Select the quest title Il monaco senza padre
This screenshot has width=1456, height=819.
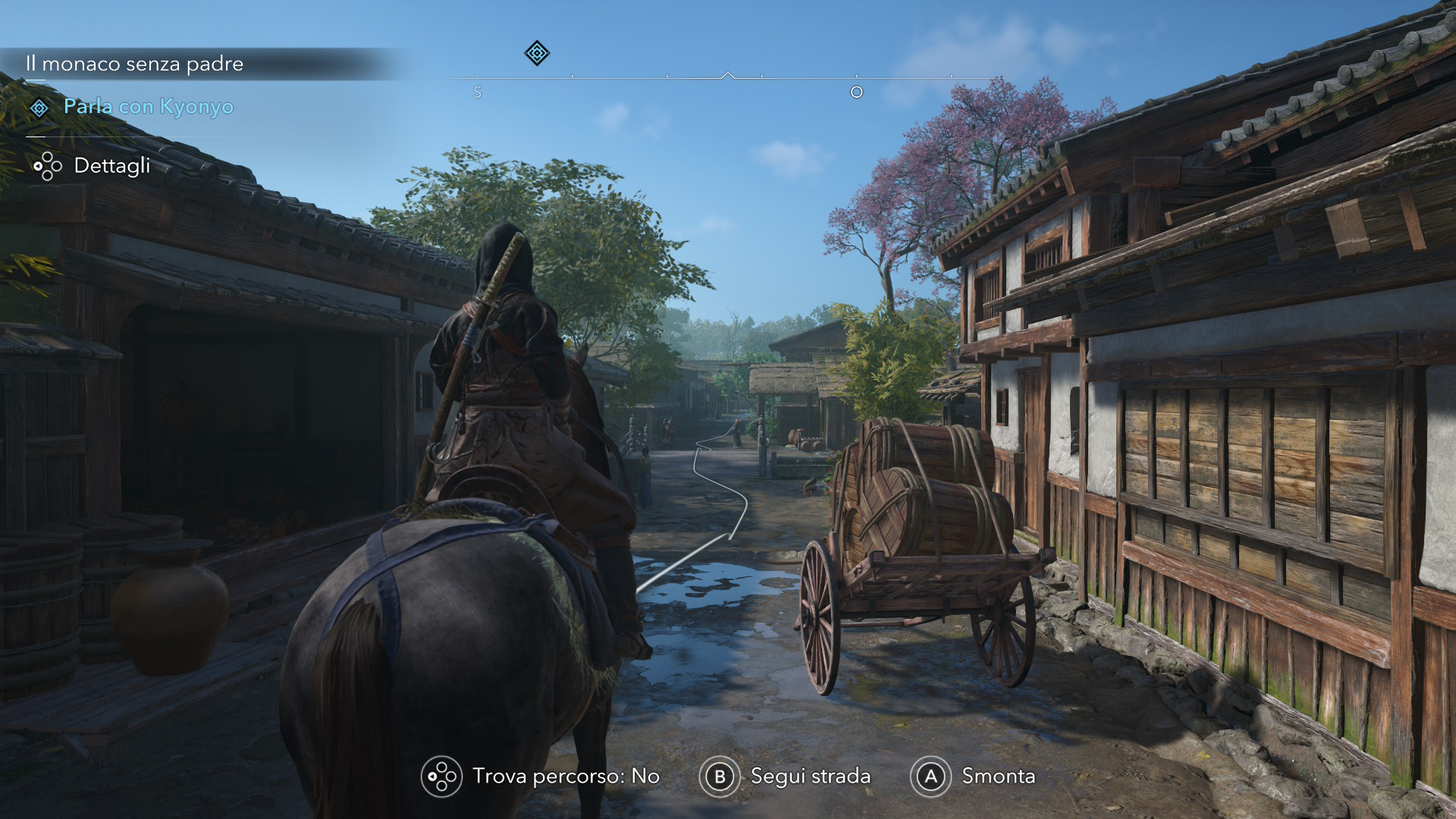pyautogui.click(x=134, y=64)
